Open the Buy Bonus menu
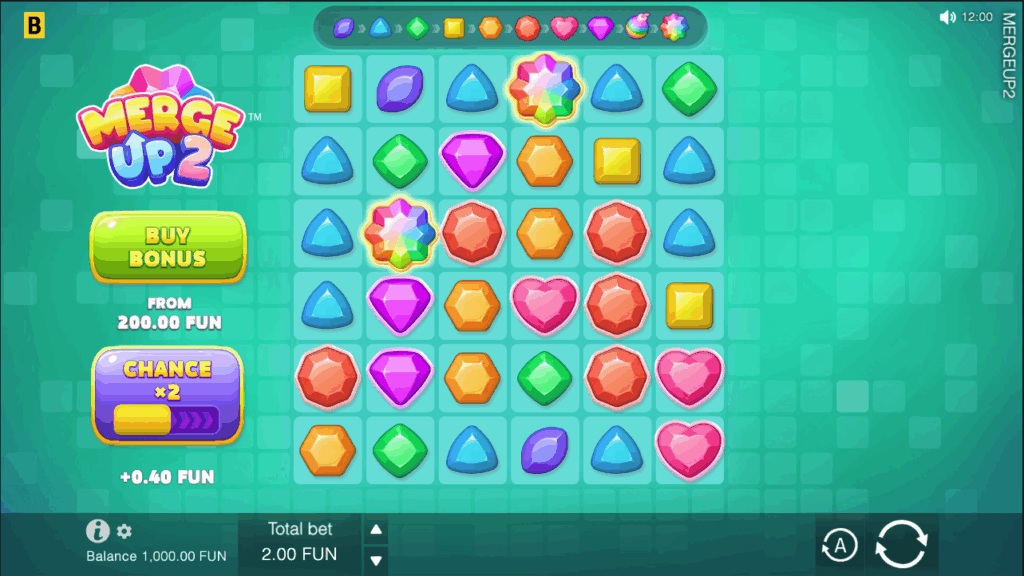The image size is (1024, 576). tap(168, 246)
